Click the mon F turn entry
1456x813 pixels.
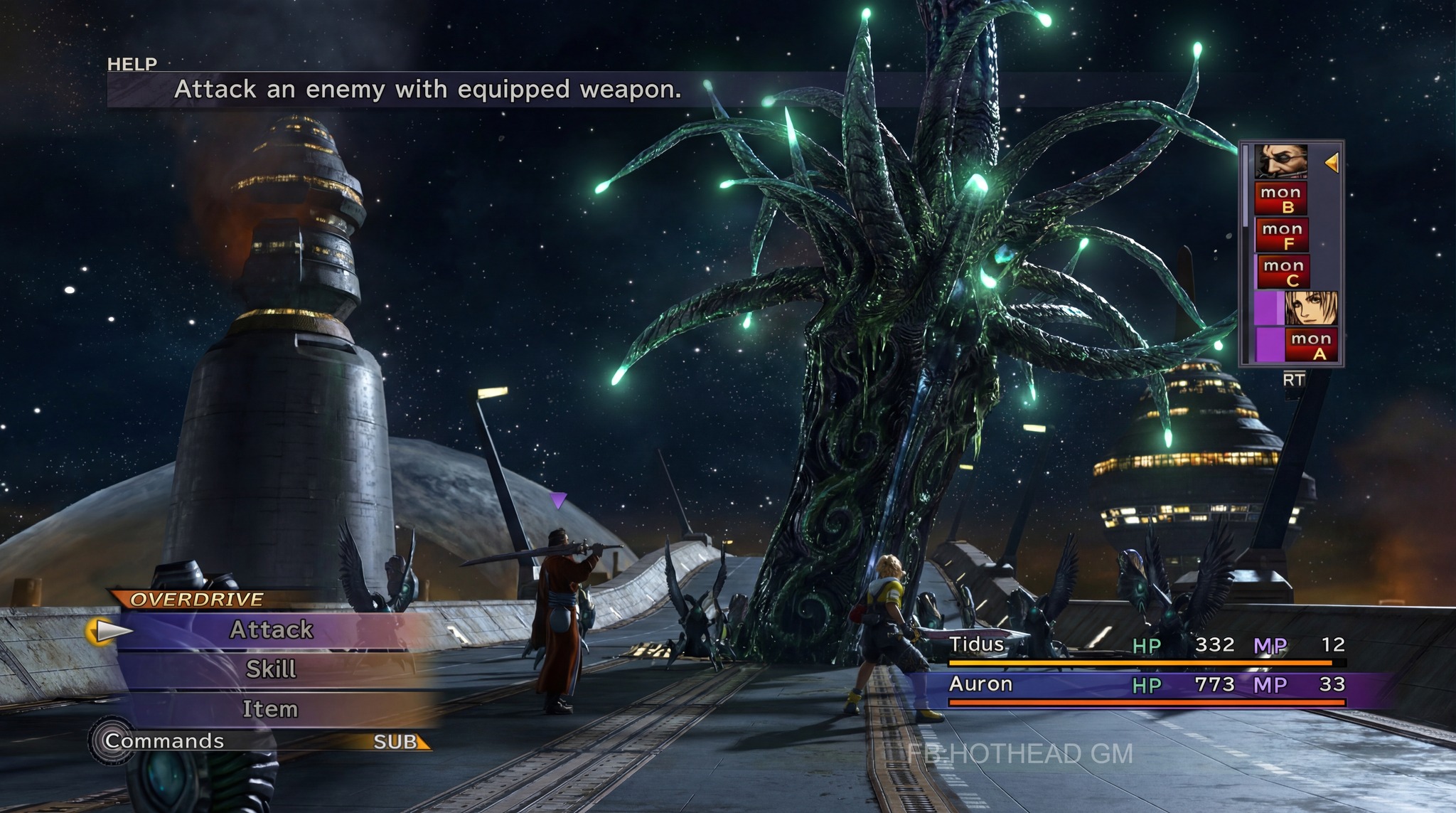1282,235
